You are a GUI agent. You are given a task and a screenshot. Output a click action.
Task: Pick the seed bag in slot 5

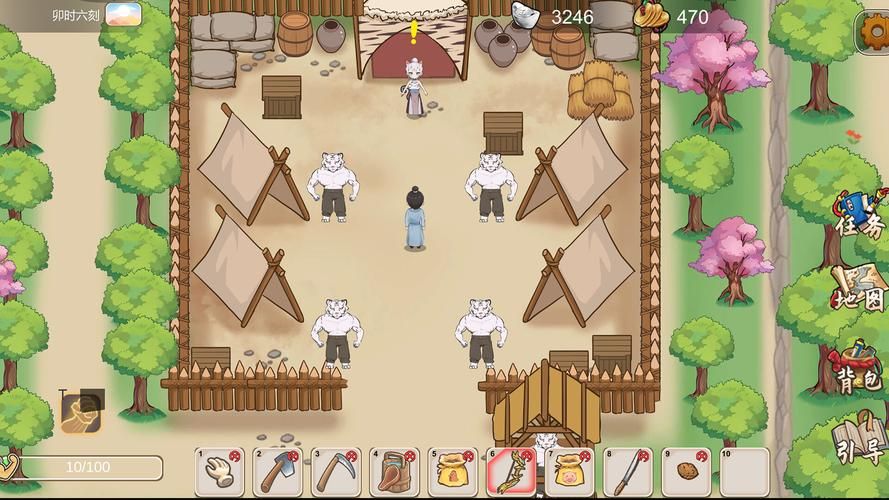[453, 472]
